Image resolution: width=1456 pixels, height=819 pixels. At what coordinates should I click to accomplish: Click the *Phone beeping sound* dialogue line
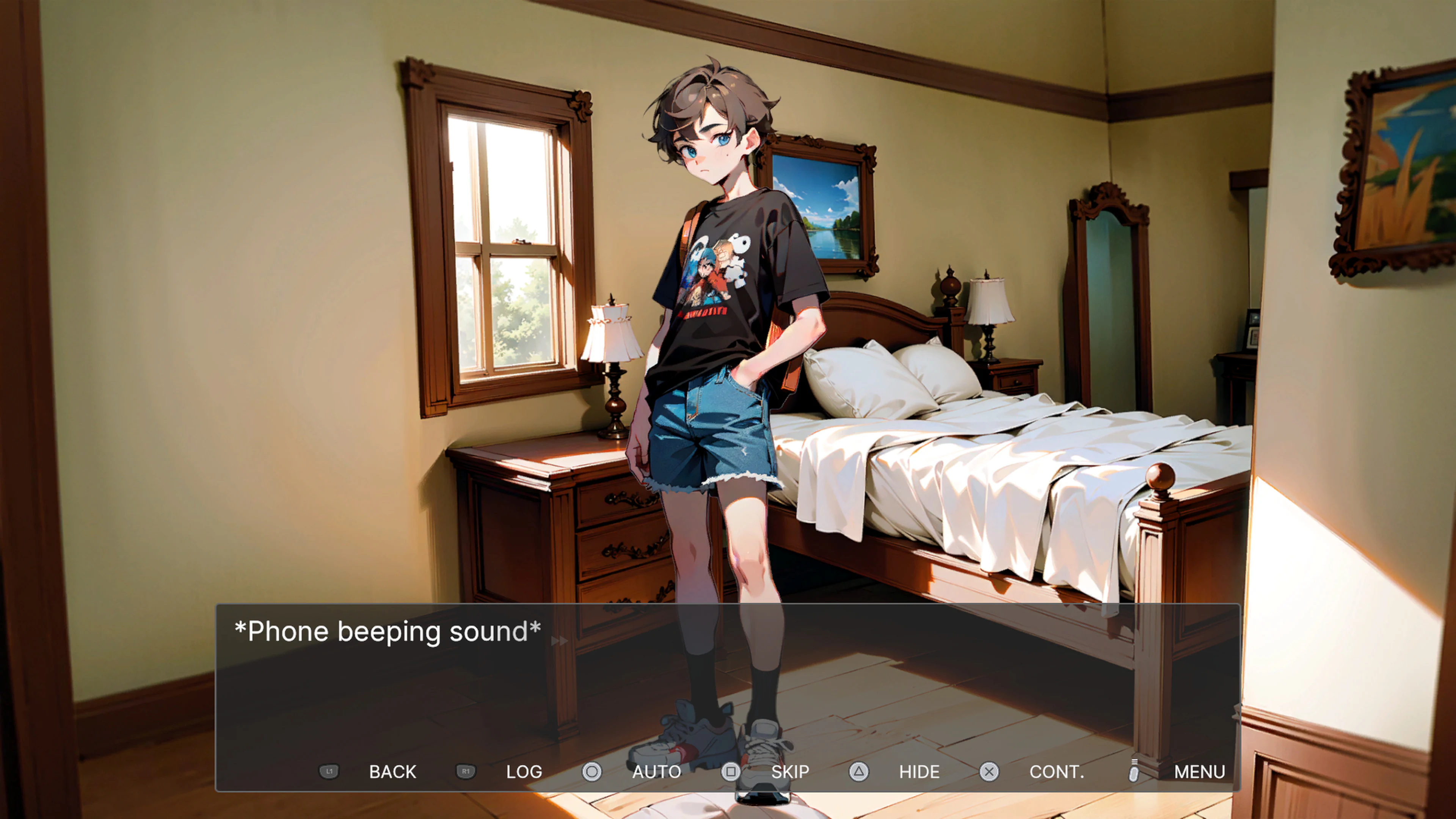pos(387,631)
